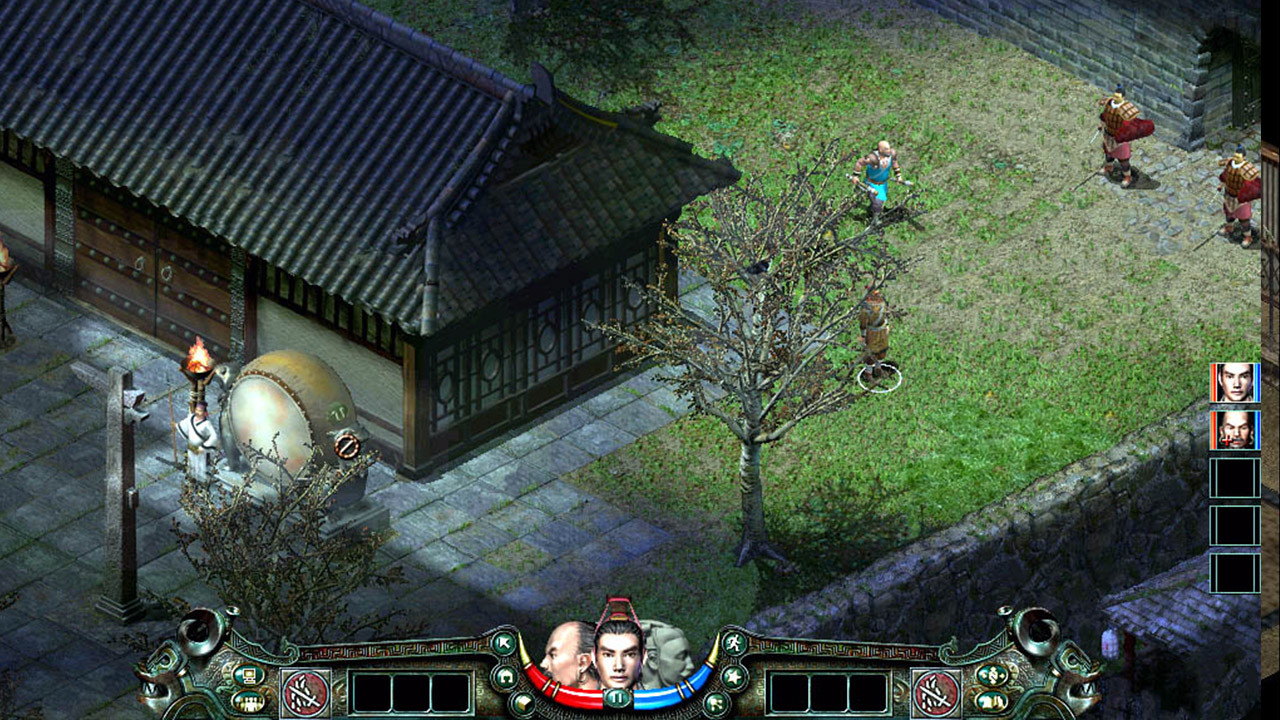Select the running man icon on the HUD
Viewport: 1280px width, 720px height.
pyautogui.click(x=734, y=641)
